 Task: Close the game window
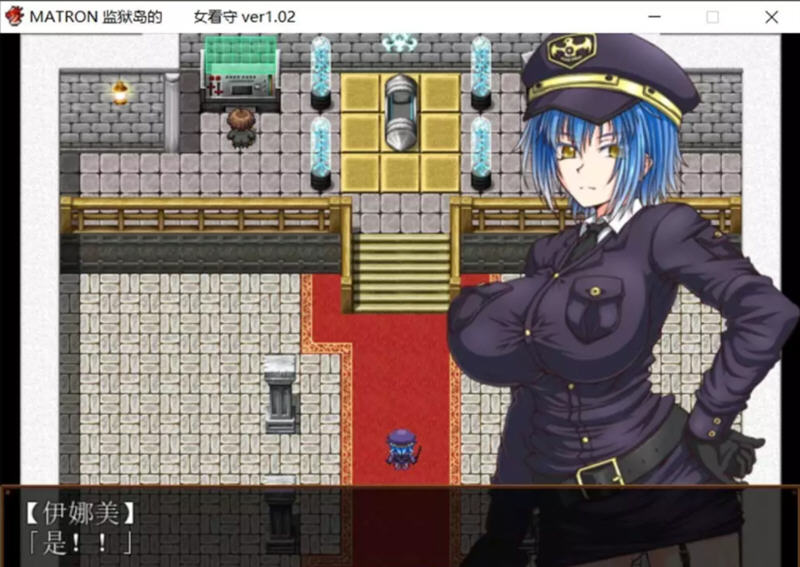(x=771, y=17)
